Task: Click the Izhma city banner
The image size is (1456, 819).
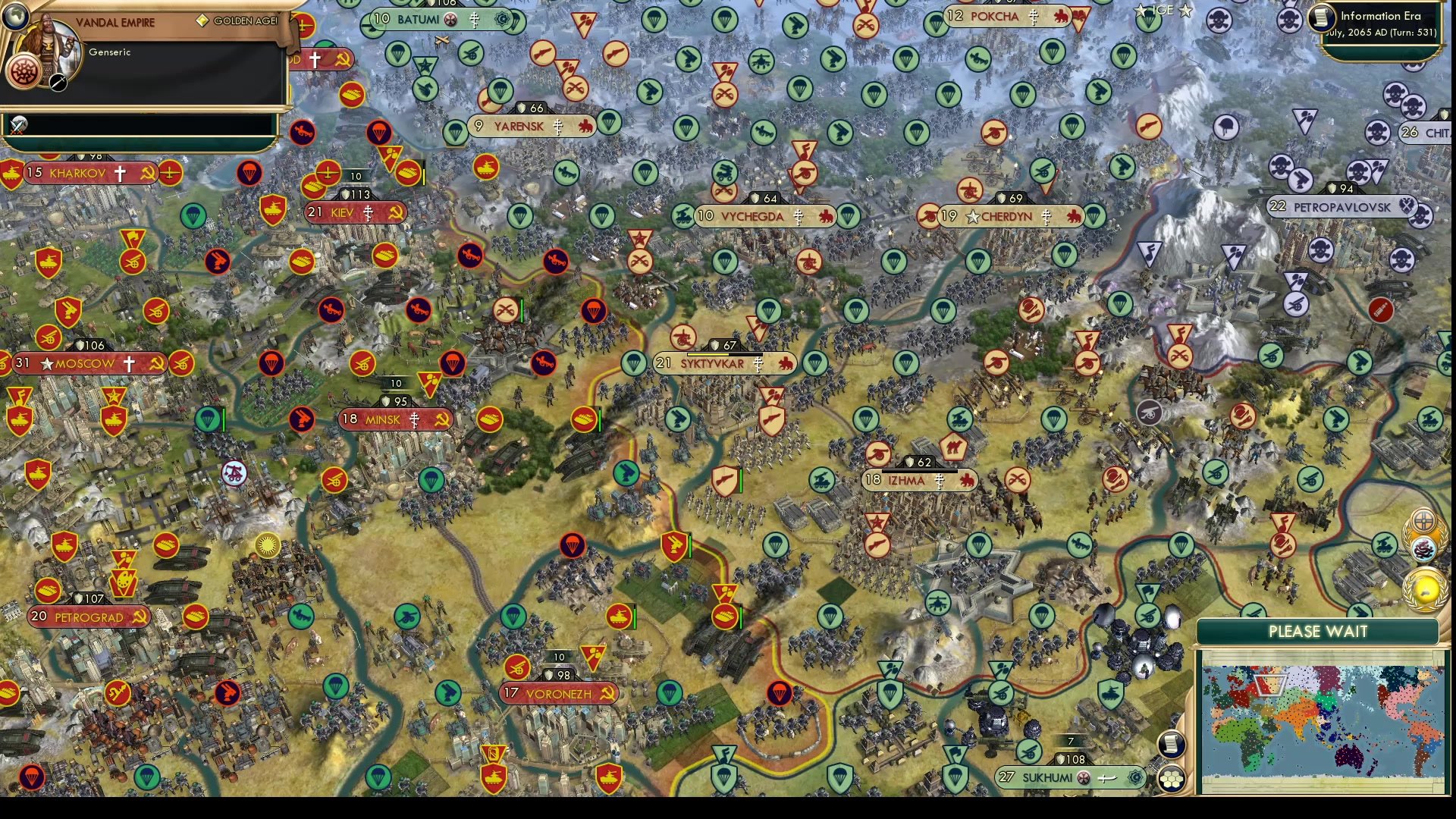Action: [x=908, y=480]
